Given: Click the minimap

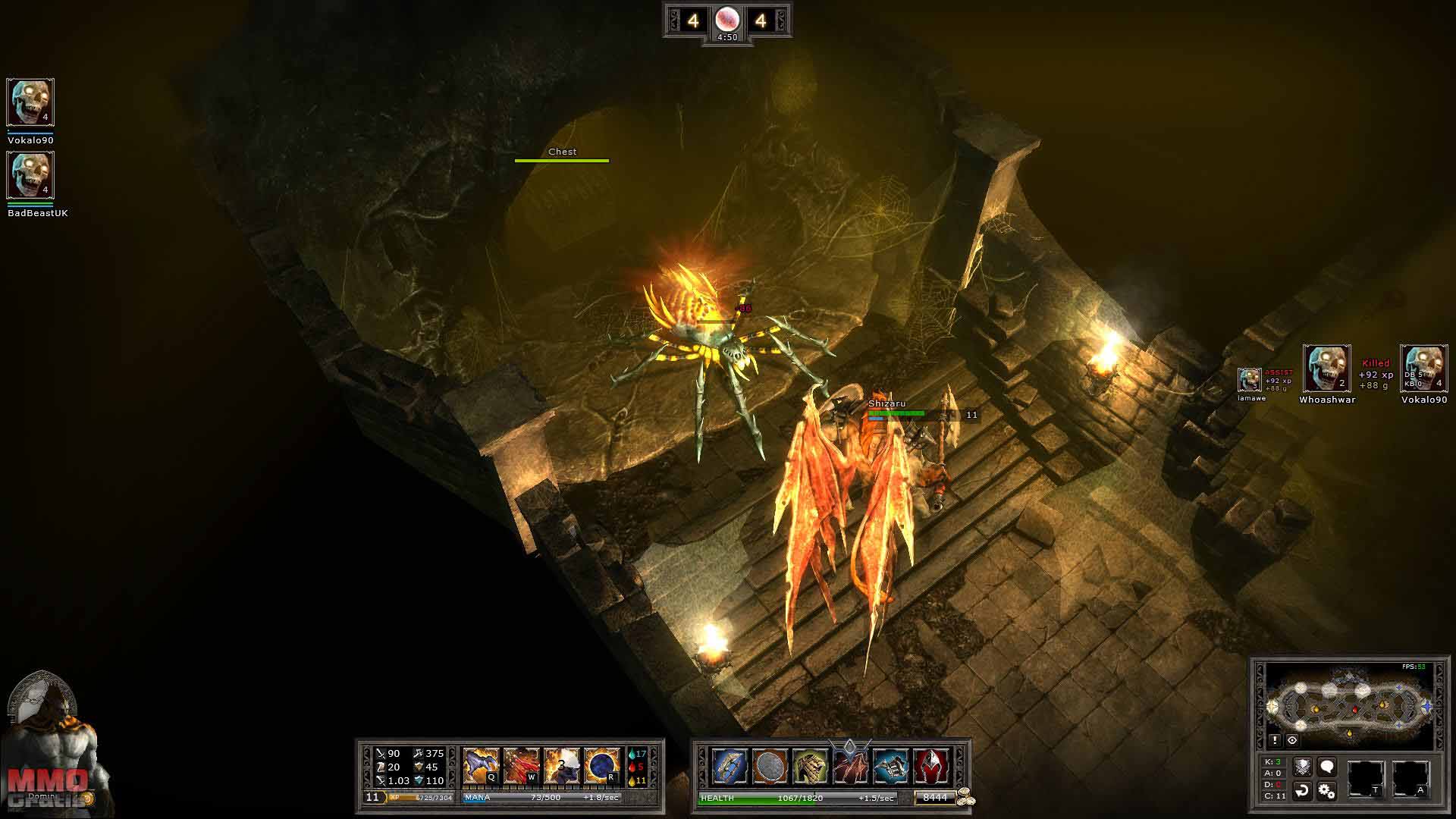Looking at the screenshot, I should [x=1349, y=705].
